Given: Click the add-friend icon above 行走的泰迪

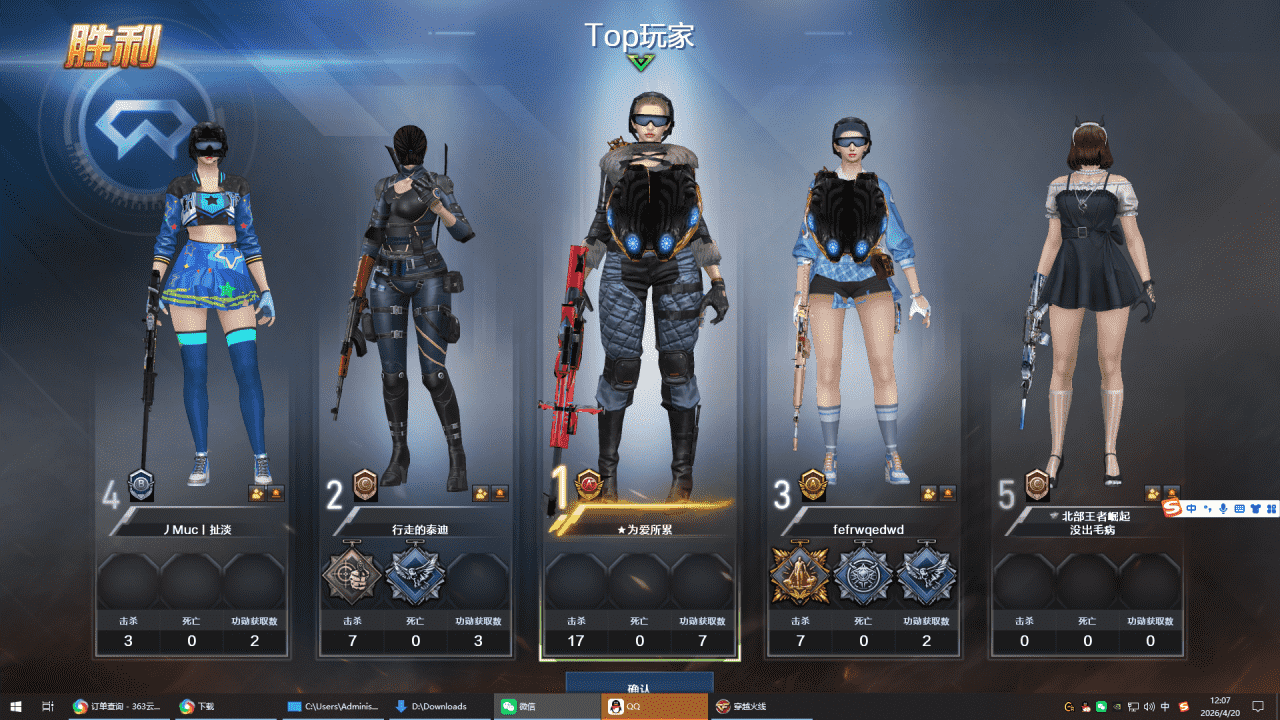Looking at the screenshot, I should tap(482, 493).
